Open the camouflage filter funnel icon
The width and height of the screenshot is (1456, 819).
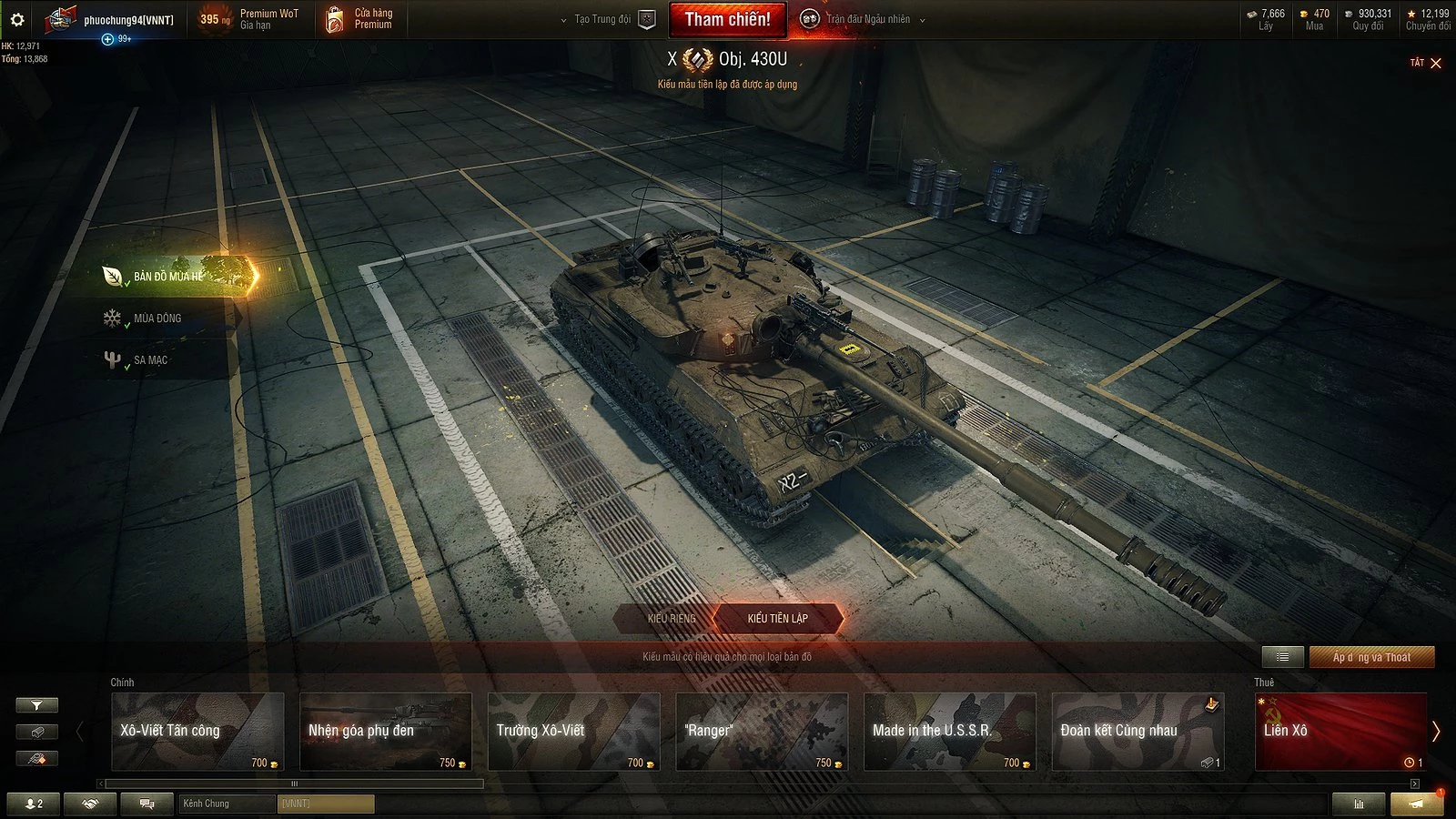click(36, 704)
